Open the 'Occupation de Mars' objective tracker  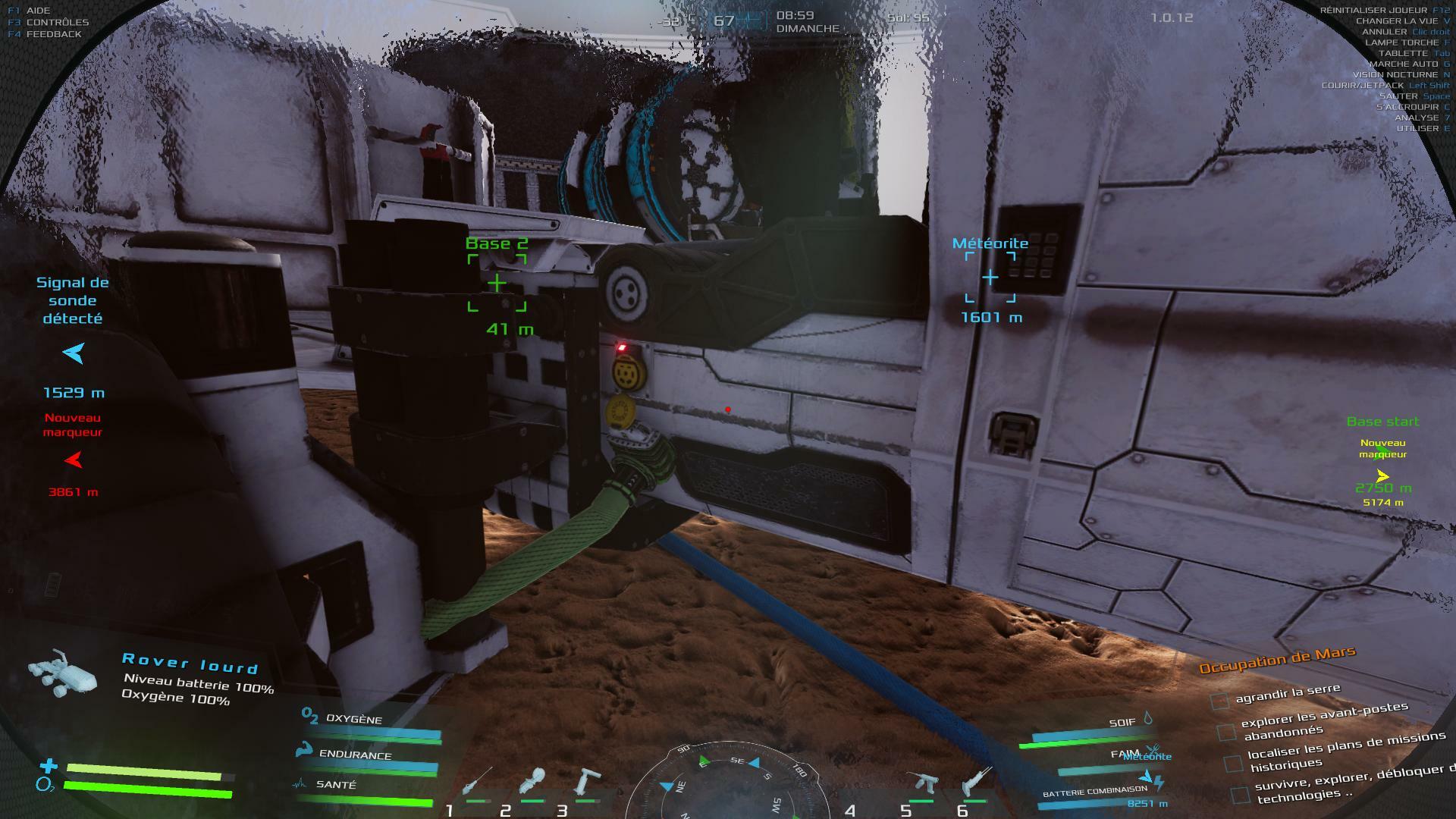1277,660
